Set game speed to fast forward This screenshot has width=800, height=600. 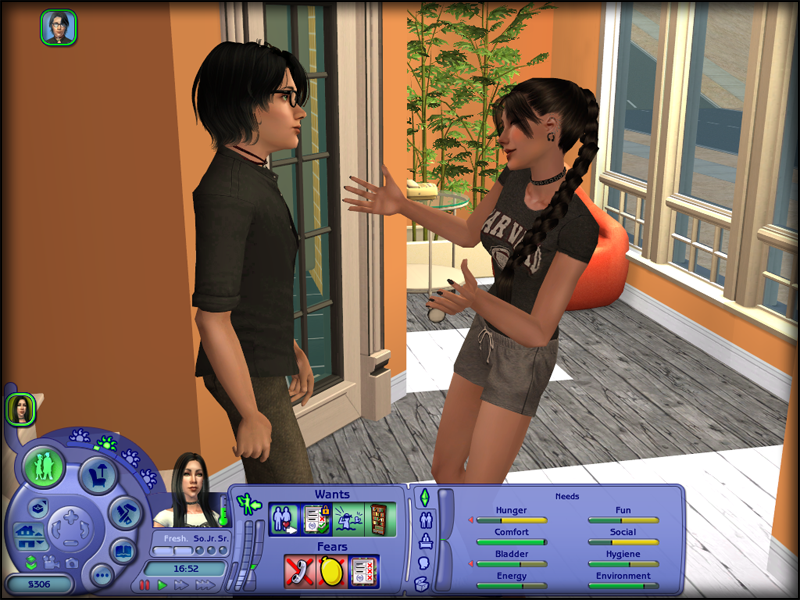coord(181,585)
